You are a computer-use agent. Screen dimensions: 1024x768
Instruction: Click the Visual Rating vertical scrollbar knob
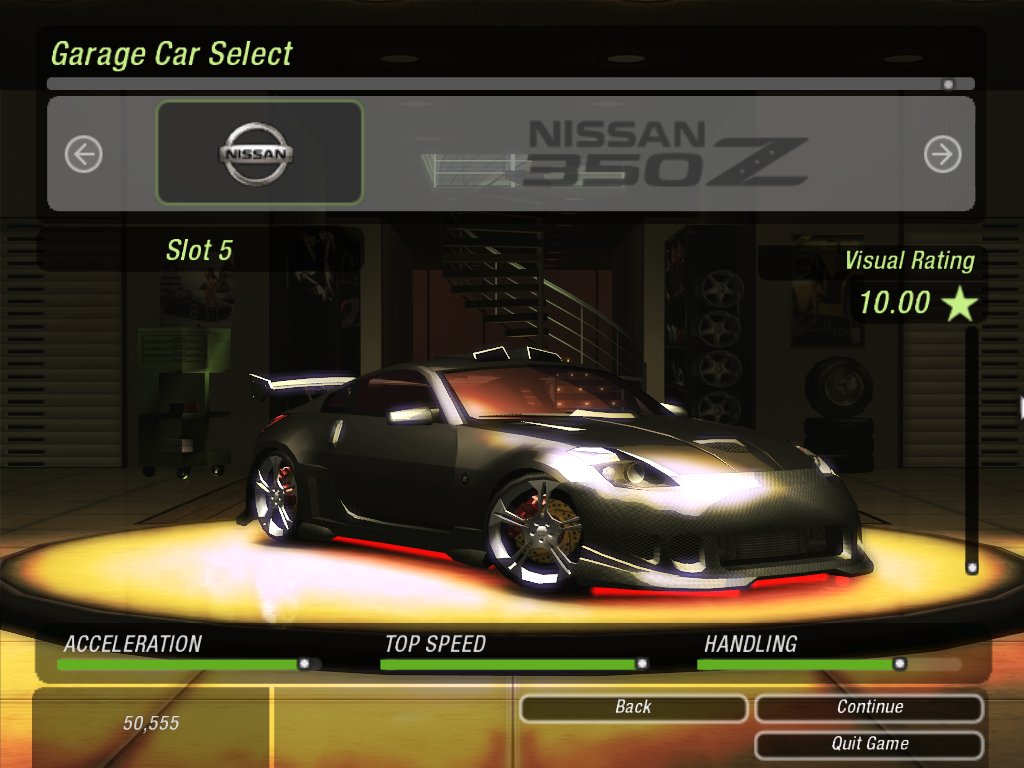click(x=971, y=567)
